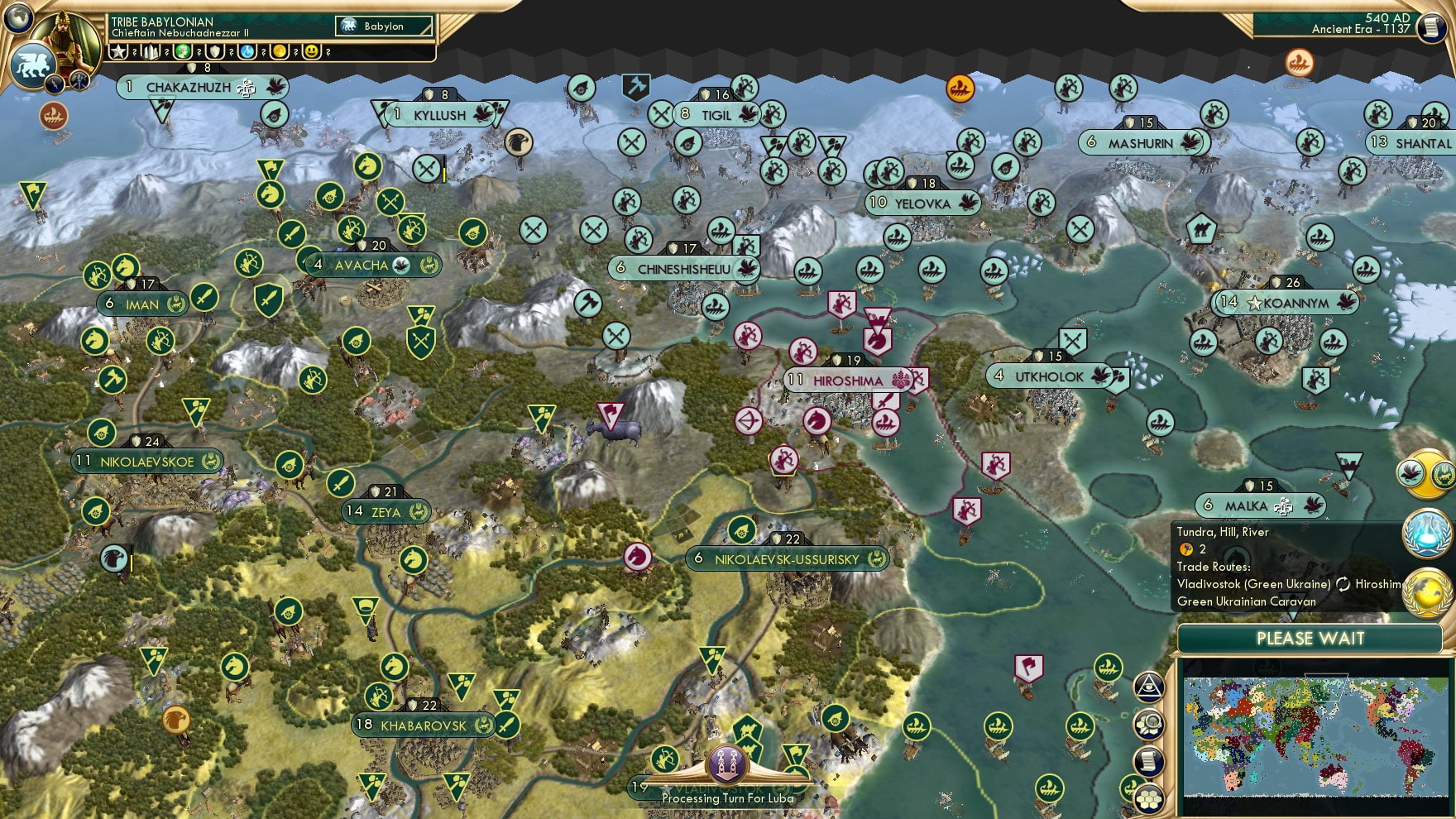Click the gold coin icon in the top bar
Image resolution: width=1456 pixels, height=819 pixels.
(279, 52)
